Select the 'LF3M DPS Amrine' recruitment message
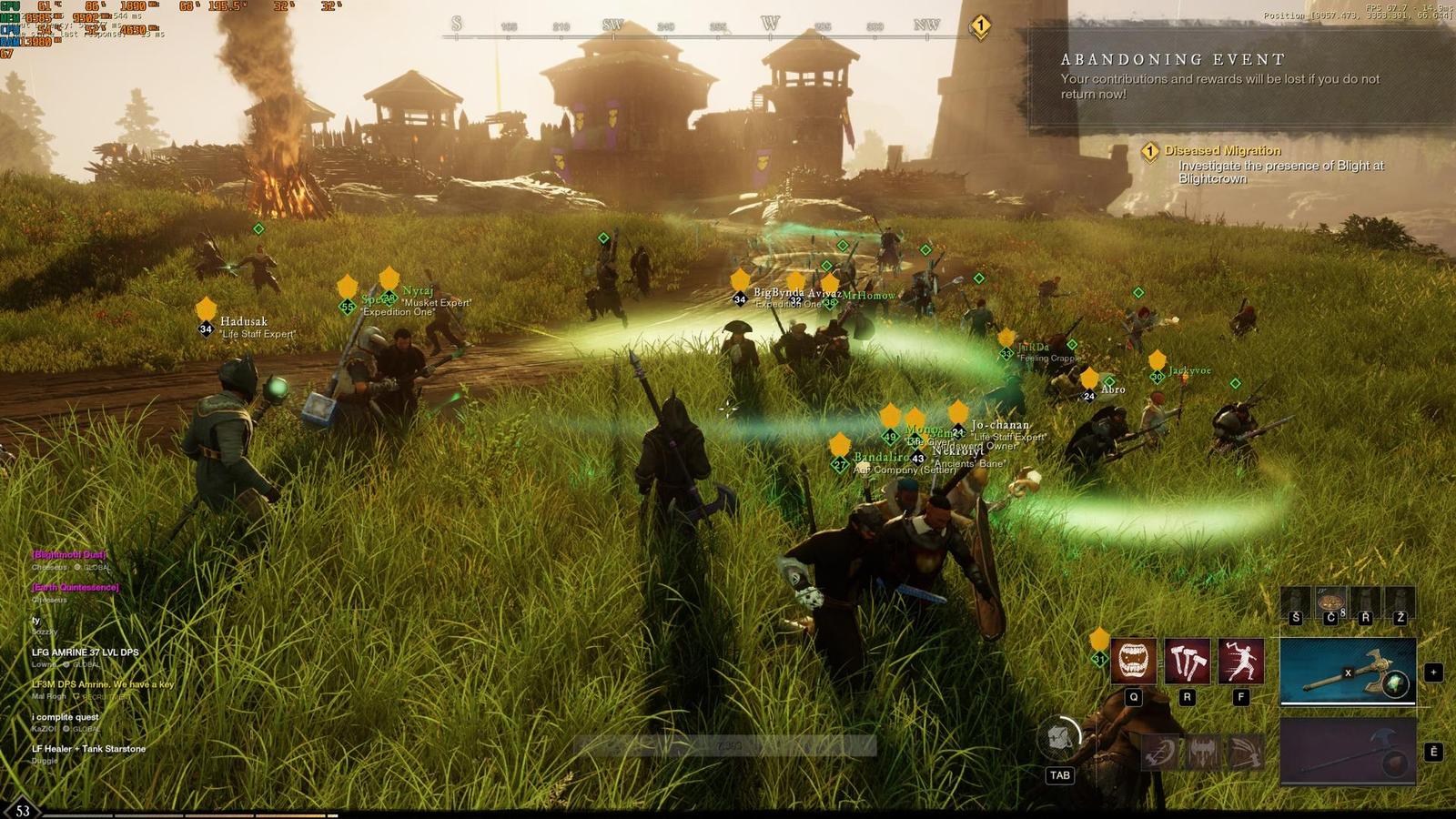1456x819 pixels. (103, 684)
